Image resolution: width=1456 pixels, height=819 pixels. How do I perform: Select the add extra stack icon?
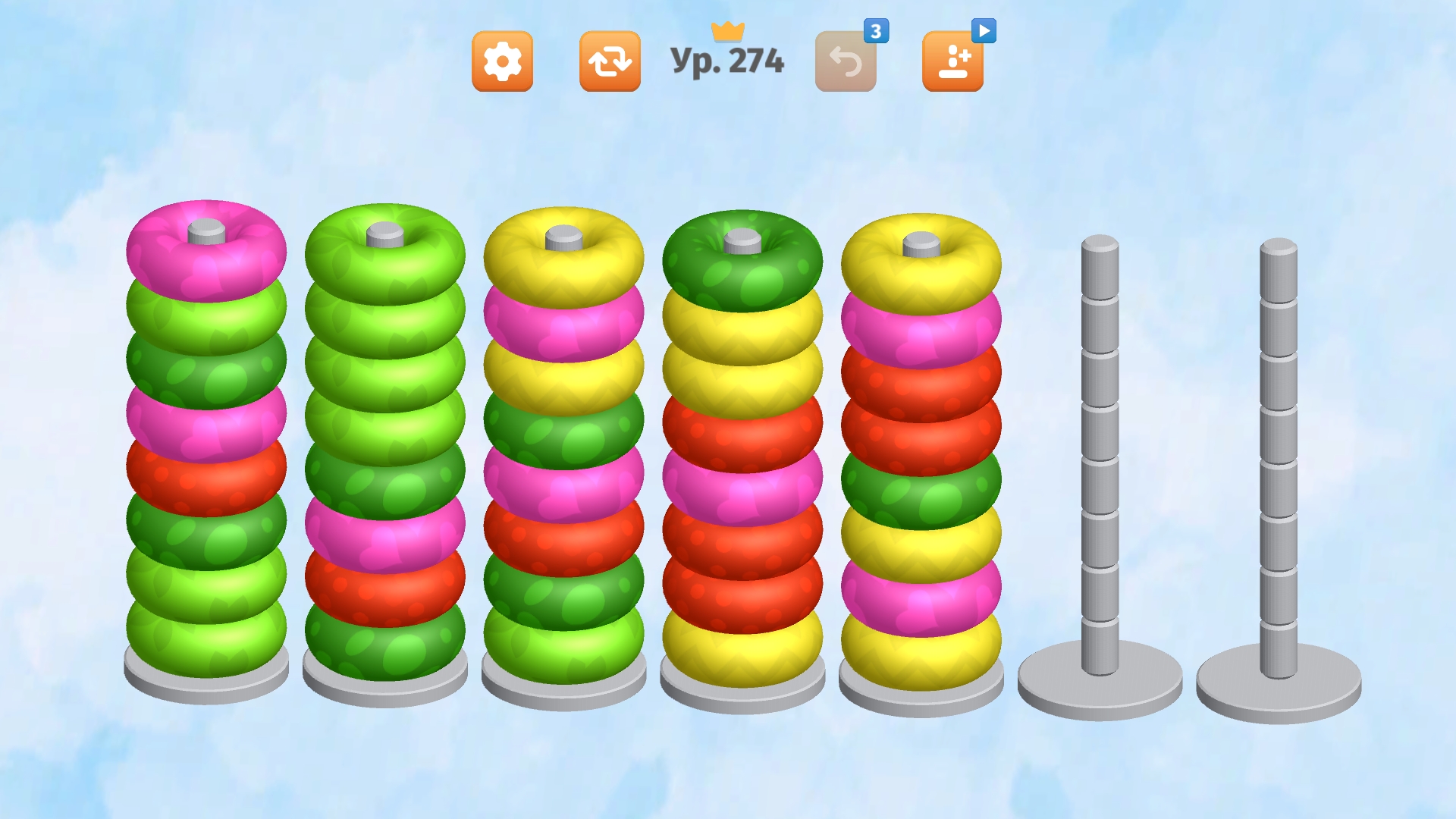point(954,60)
